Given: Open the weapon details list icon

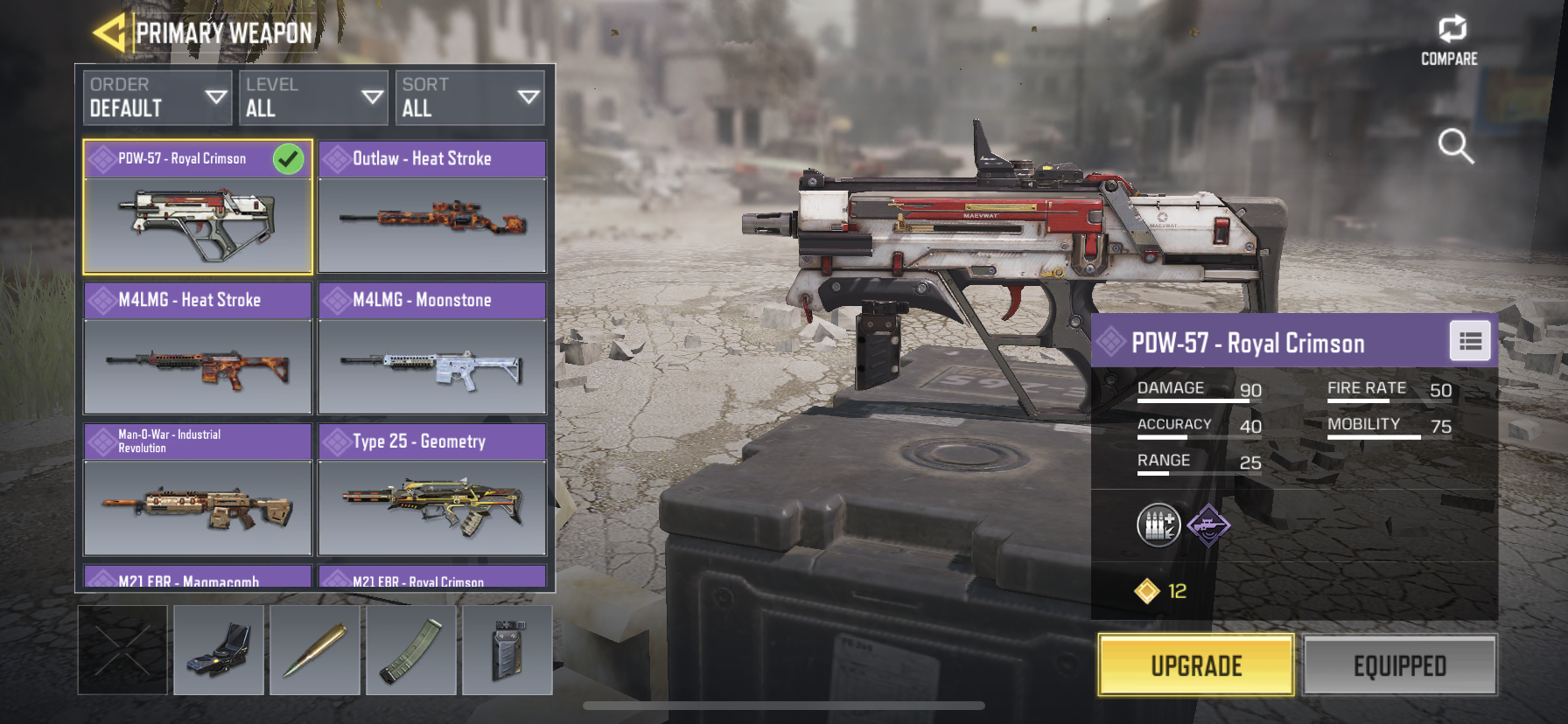Looking at the screenshot, I should coord(1470,341).
